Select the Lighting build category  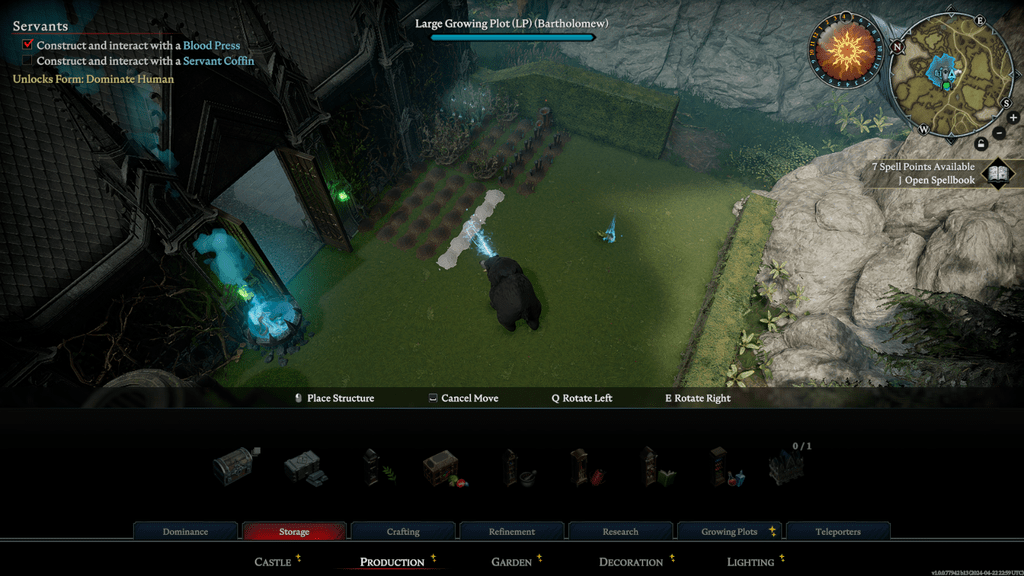(x=750, y=562)
